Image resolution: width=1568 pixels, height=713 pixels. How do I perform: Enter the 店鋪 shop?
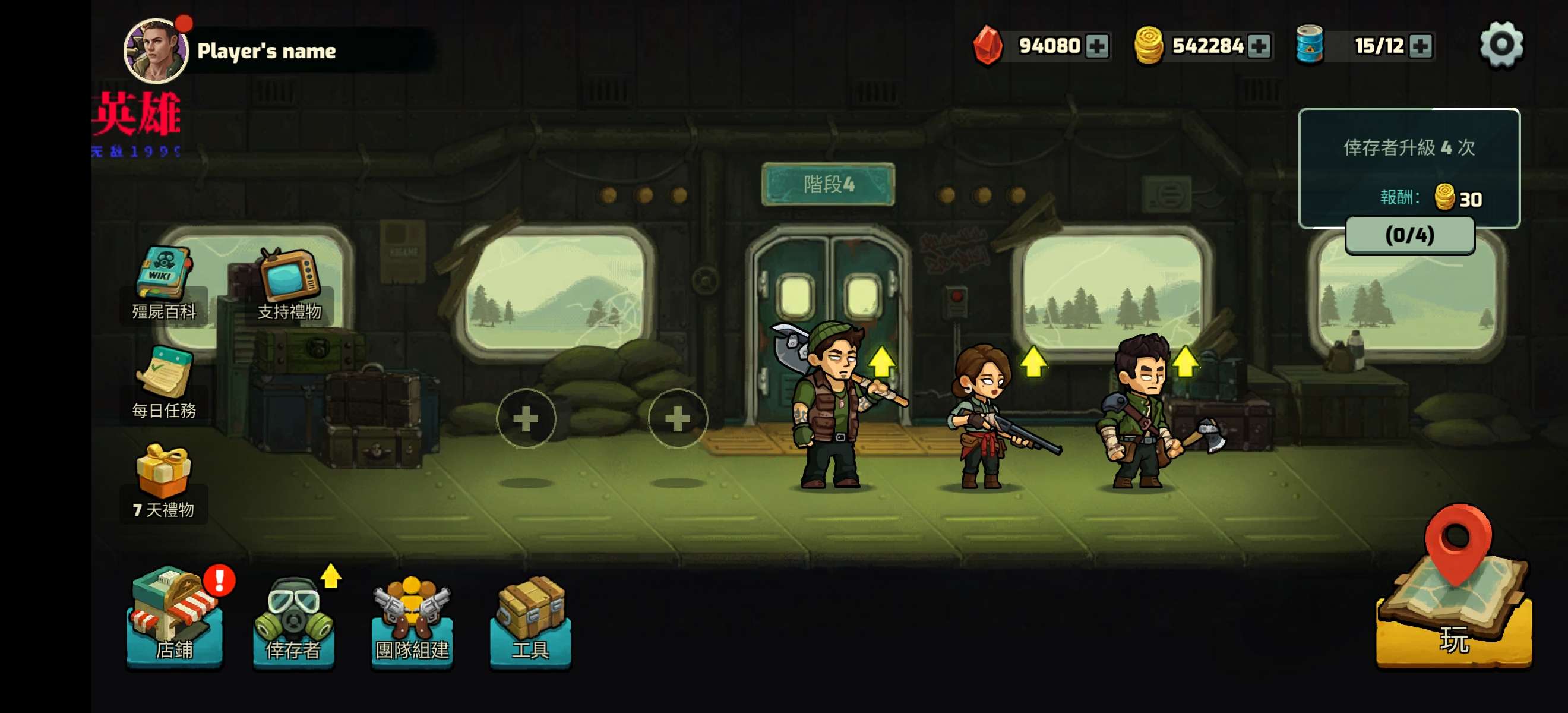[174, 621]
